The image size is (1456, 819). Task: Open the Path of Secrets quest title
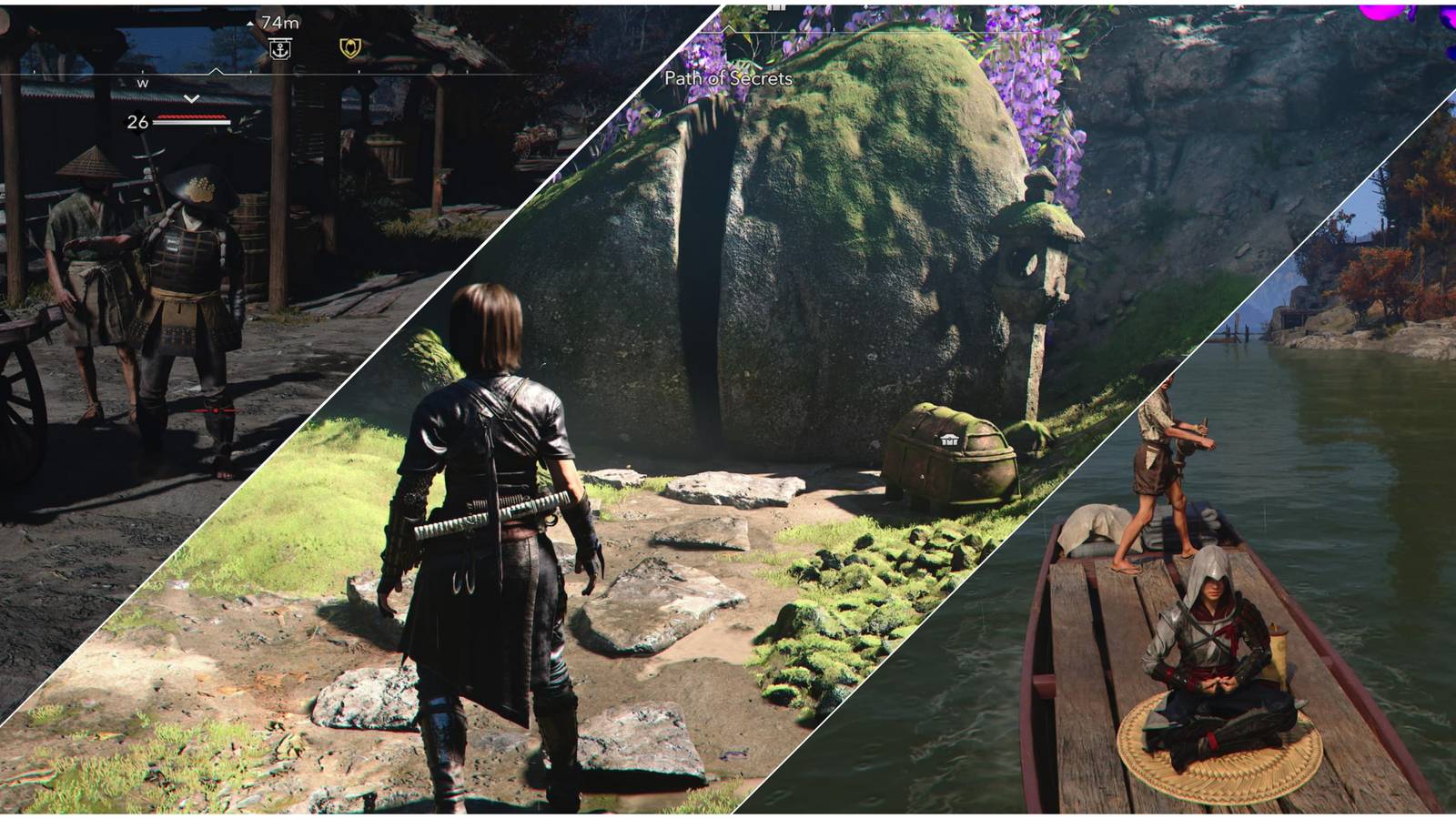(x=726, y=81)
